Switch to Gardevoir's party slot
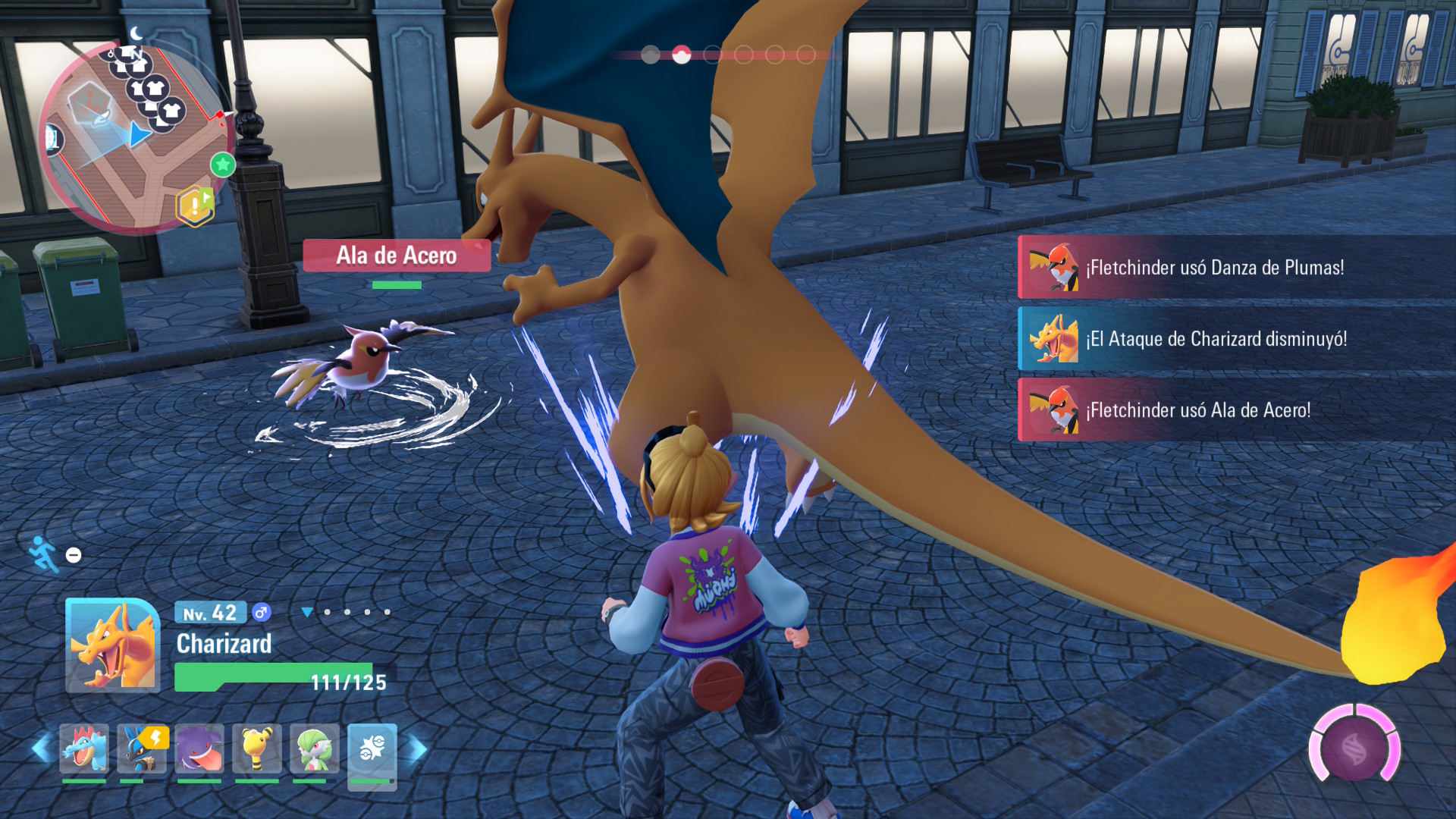Screen dimensions: 1456x819 point(314,748)
